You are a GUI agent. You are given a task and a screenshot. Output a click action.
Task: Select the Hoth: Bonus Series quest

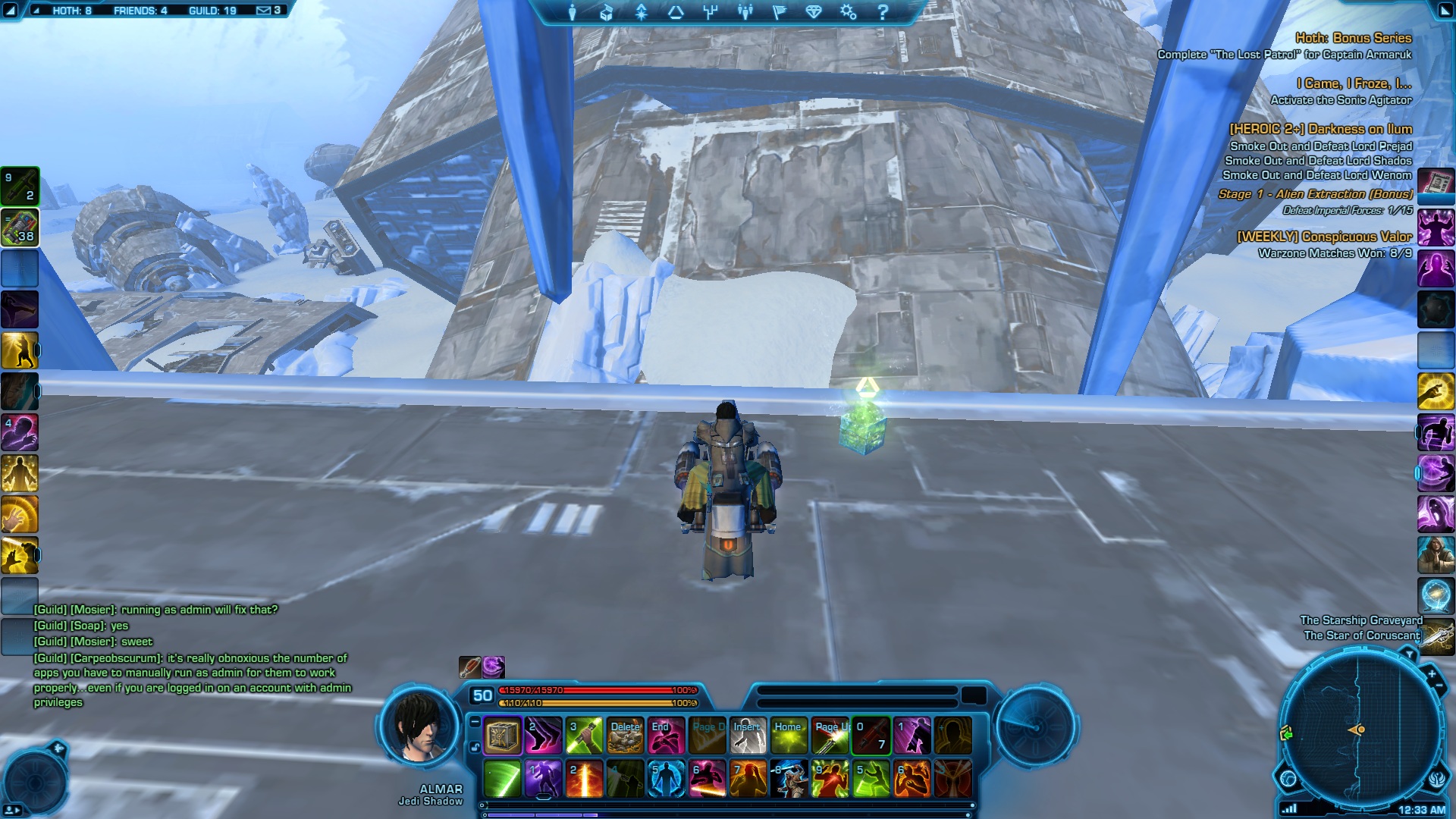[x=1353, y=38]
